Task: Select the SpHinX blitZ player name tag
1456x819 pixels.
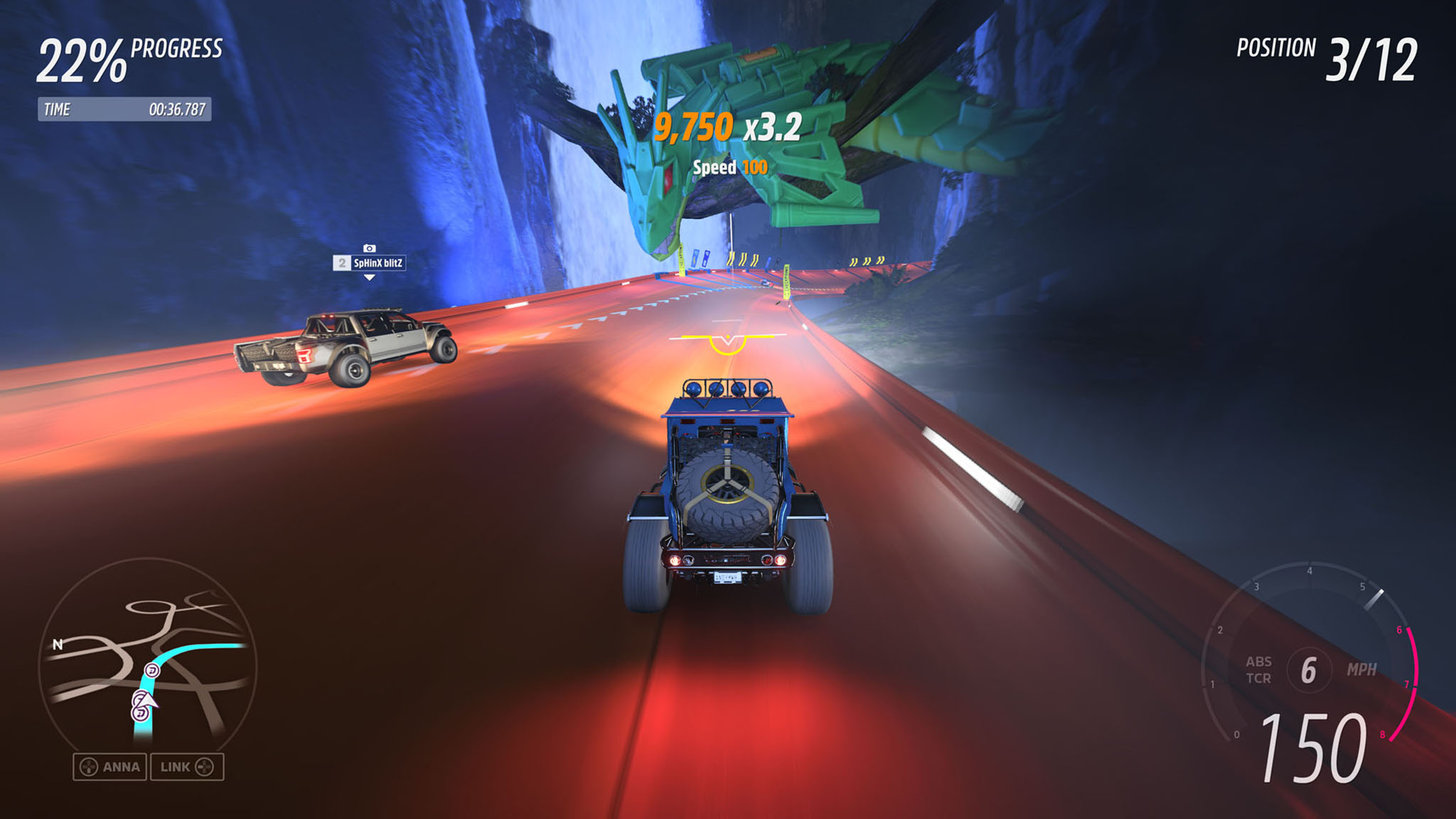Action: [370, 263]
